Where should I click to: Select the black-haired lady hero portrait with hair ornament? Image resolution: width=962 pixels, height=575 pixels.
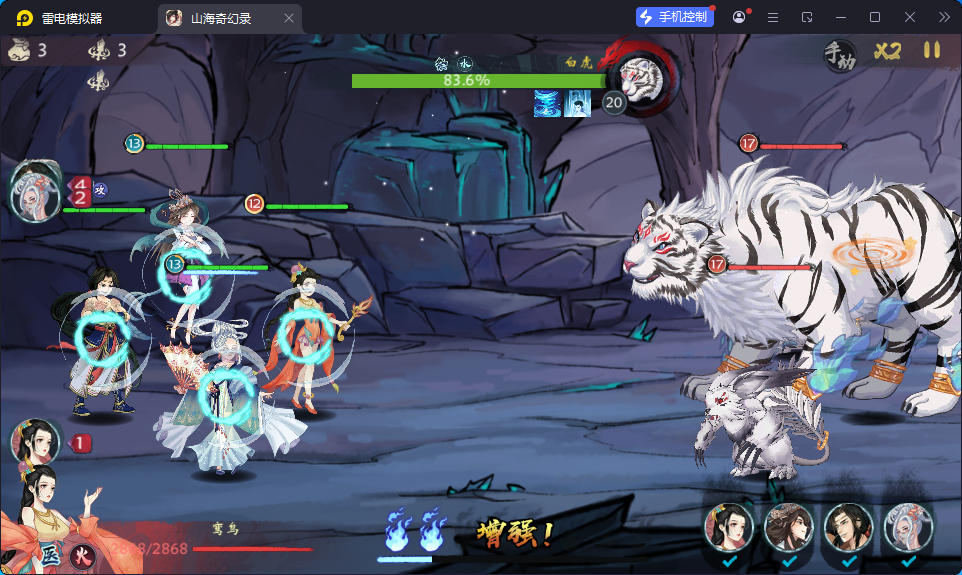pos(728,528)
